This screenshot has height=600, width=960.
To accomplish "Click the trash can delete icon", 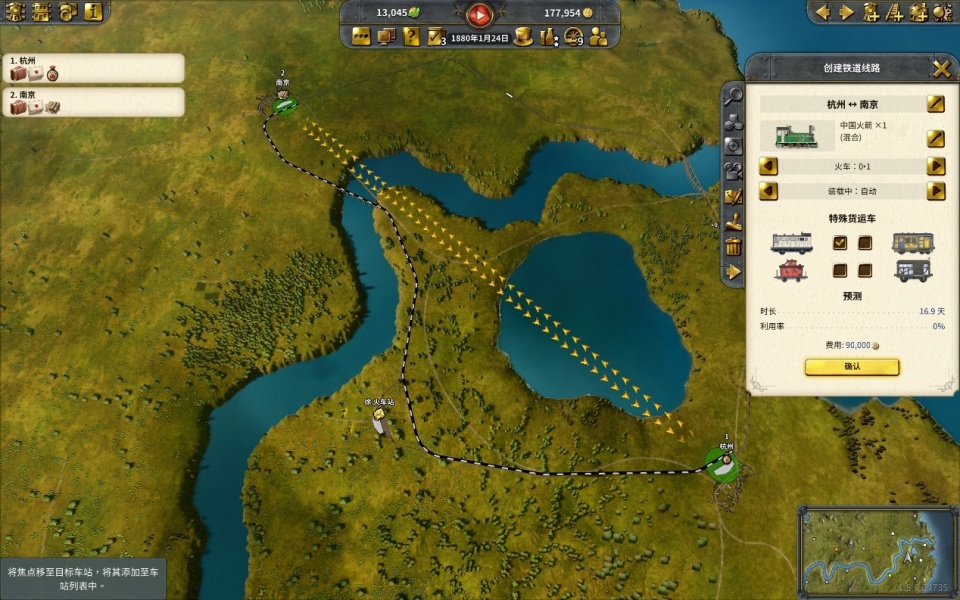I will tap(734, 246).
